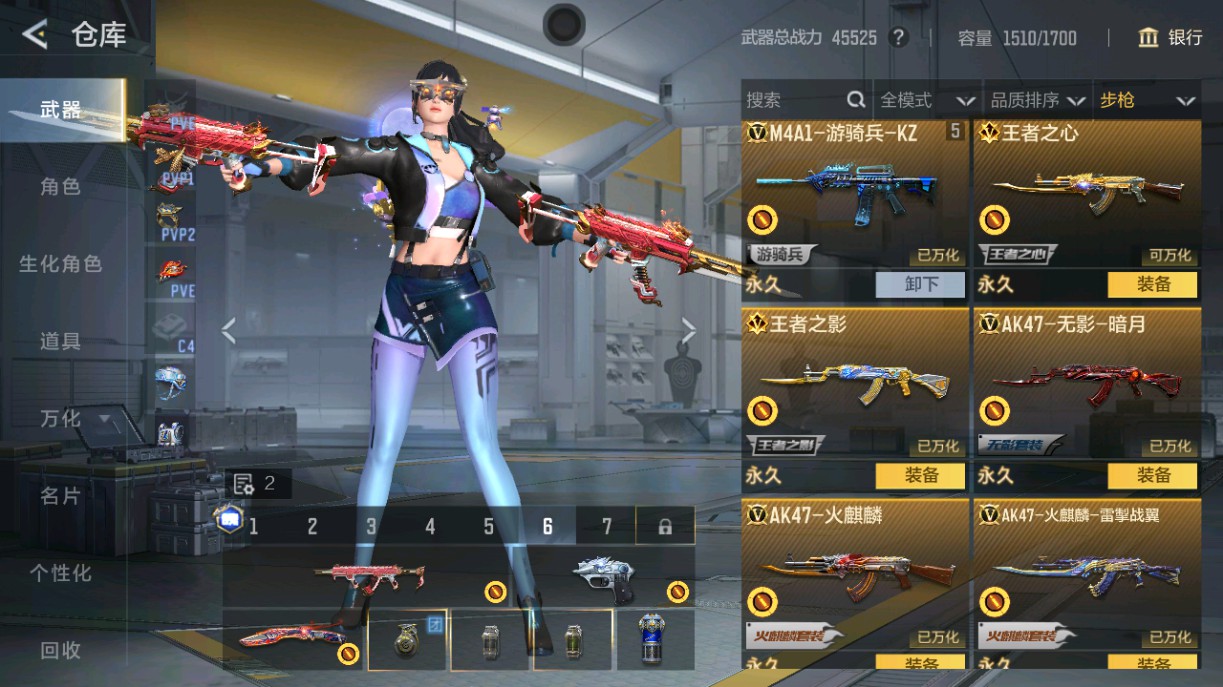The image size is (1223, 687).
Task: Open the 万化 category
Action: [62, 418]
